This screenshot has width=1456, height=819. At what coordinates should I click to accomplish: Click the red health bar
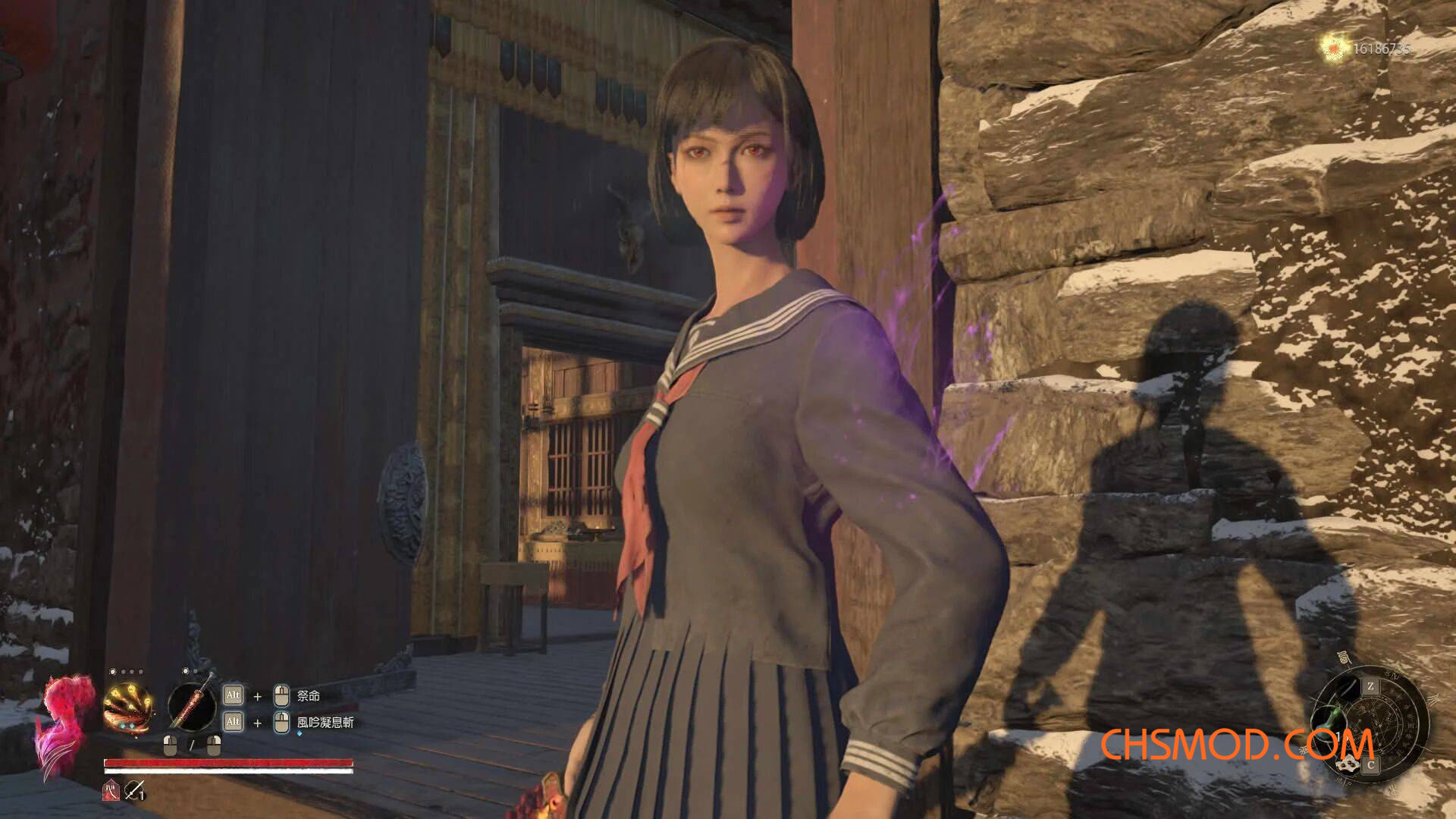227,762
